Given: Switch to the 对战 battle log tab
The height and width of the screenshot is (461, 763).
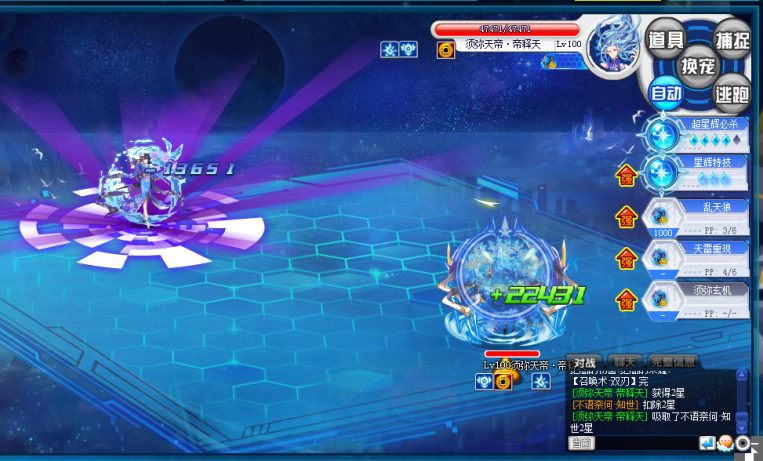Looking at the screenshot, I should 584,362.
